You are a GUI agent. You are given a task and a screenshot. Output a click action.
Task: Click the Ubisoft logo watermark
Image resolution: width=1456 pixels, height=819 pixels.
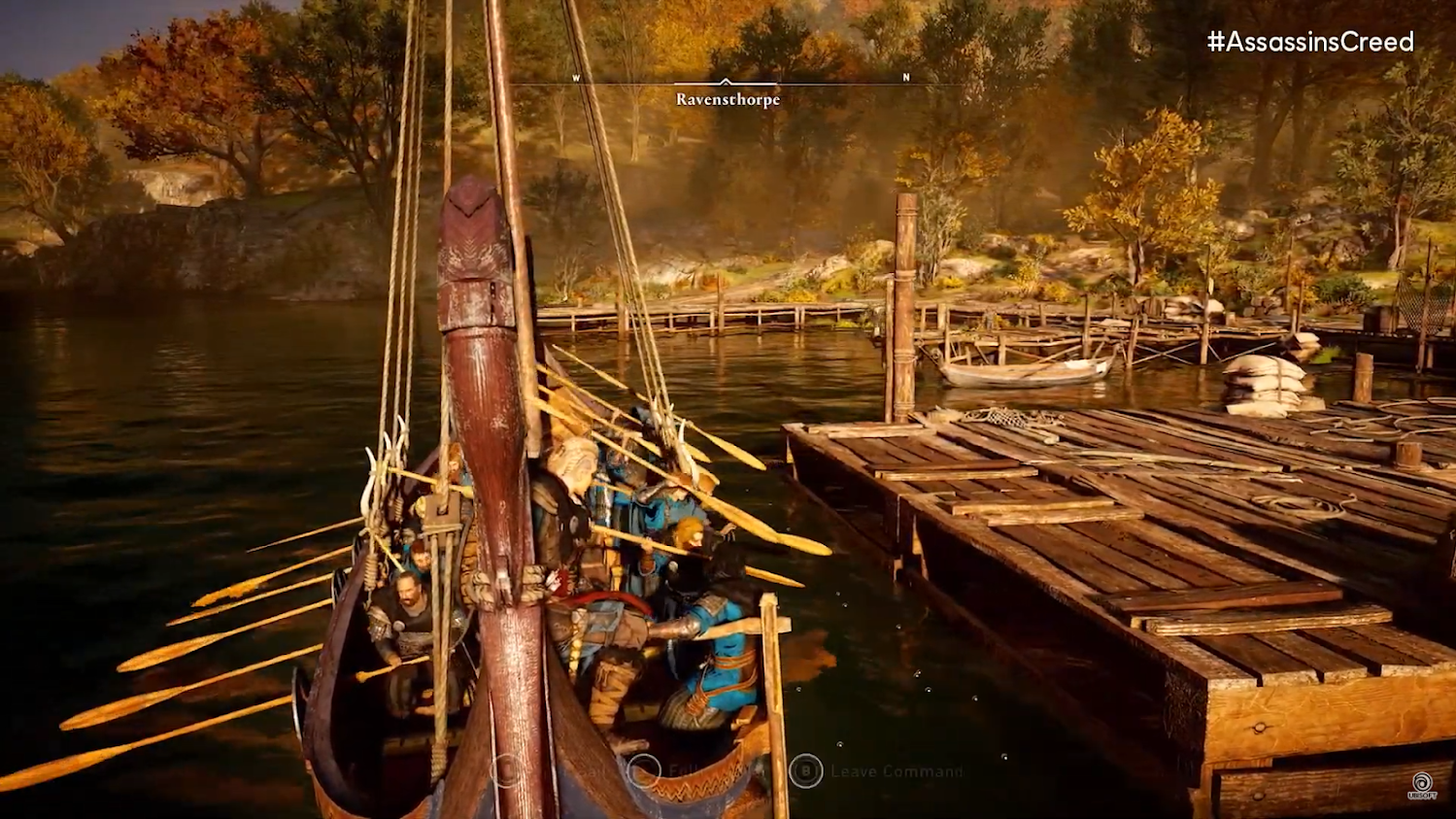tap(1421, 784)
